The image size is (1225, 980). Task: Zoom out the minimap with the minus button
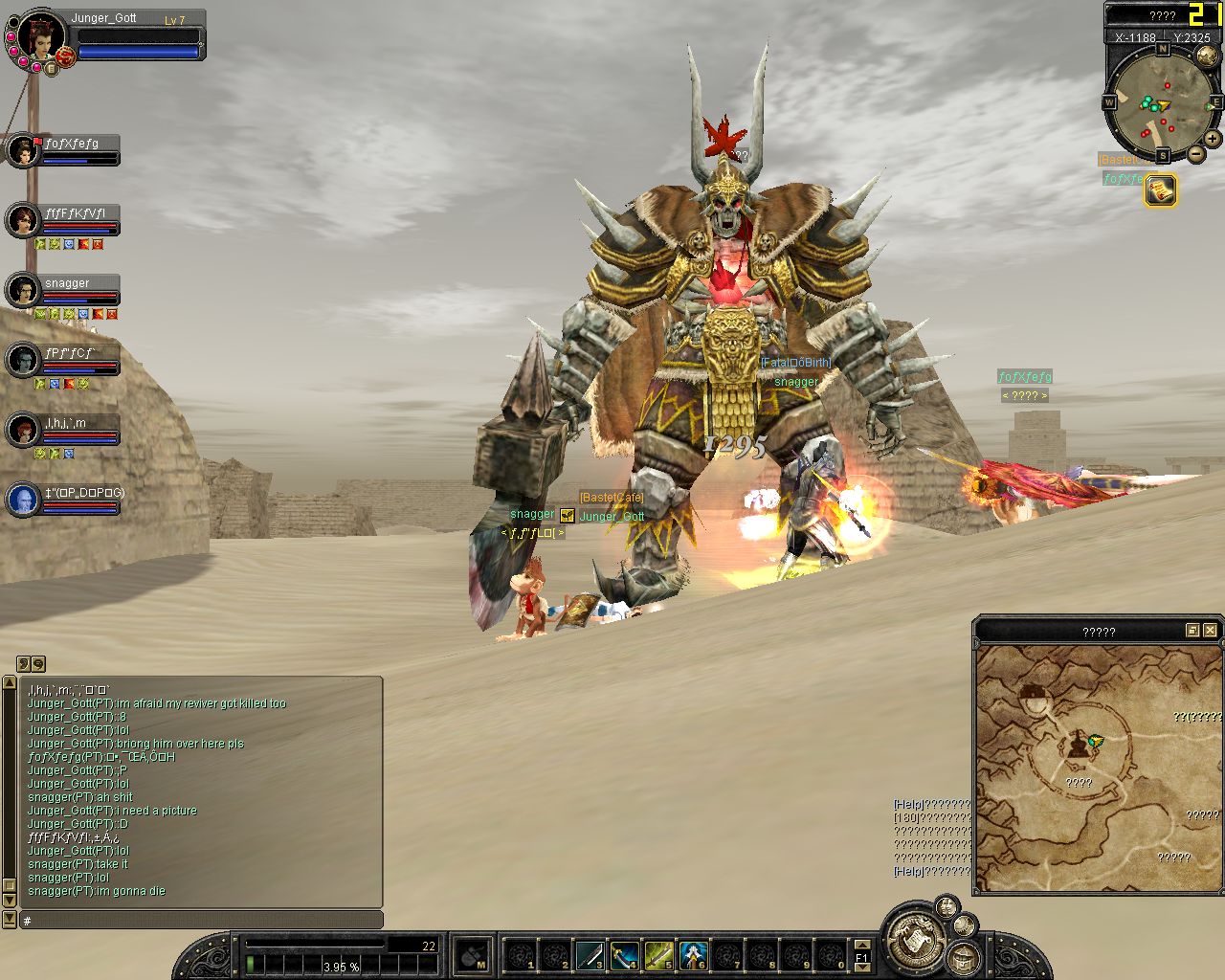[1196, 153]
